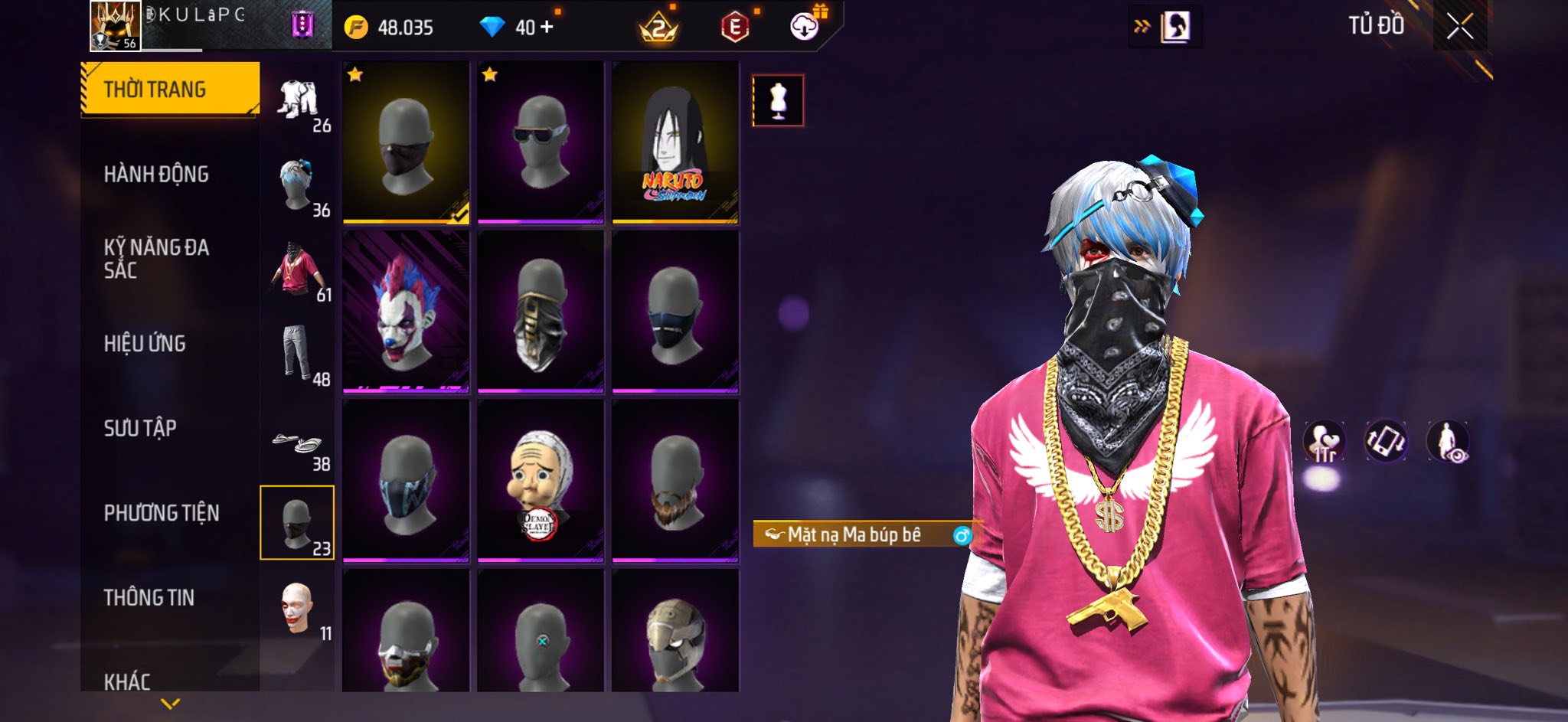Screen dimensions: 1568x722
Task: Choose the face paint category with 11 items
Action: pyautogui.click(x=298, y=609)
